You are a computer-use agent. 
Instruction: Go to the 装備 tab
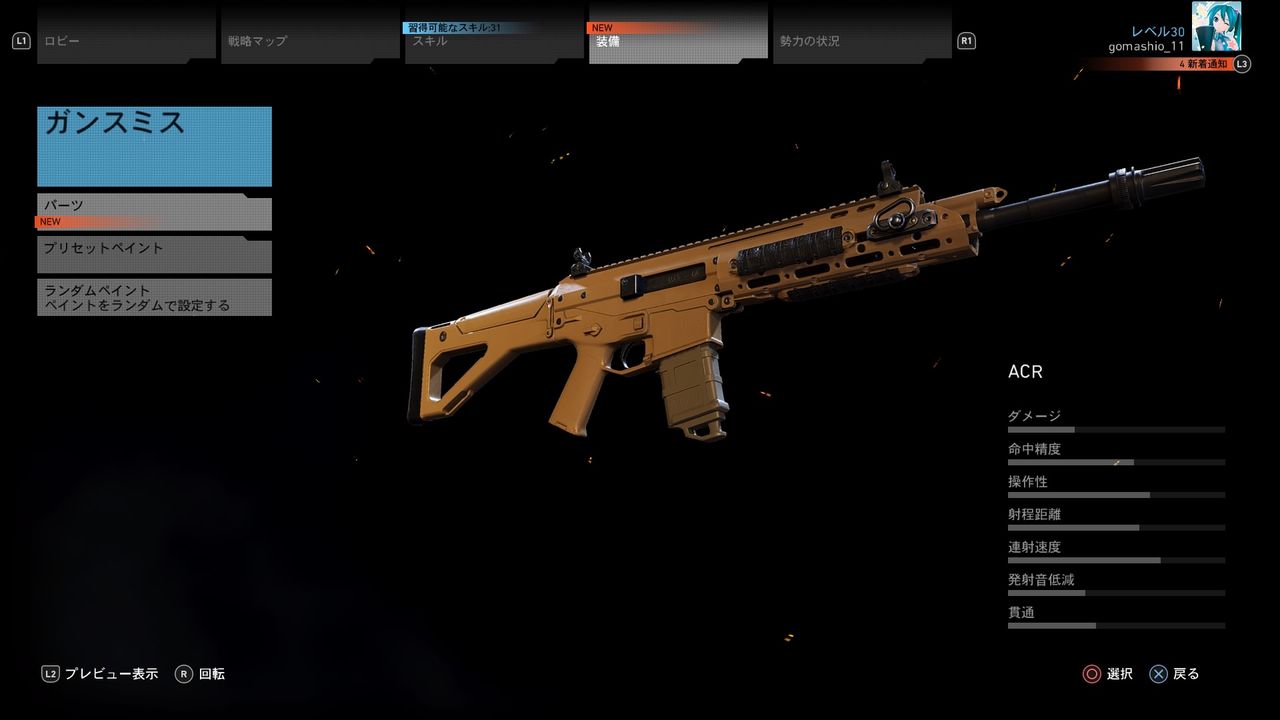(678, 40)
